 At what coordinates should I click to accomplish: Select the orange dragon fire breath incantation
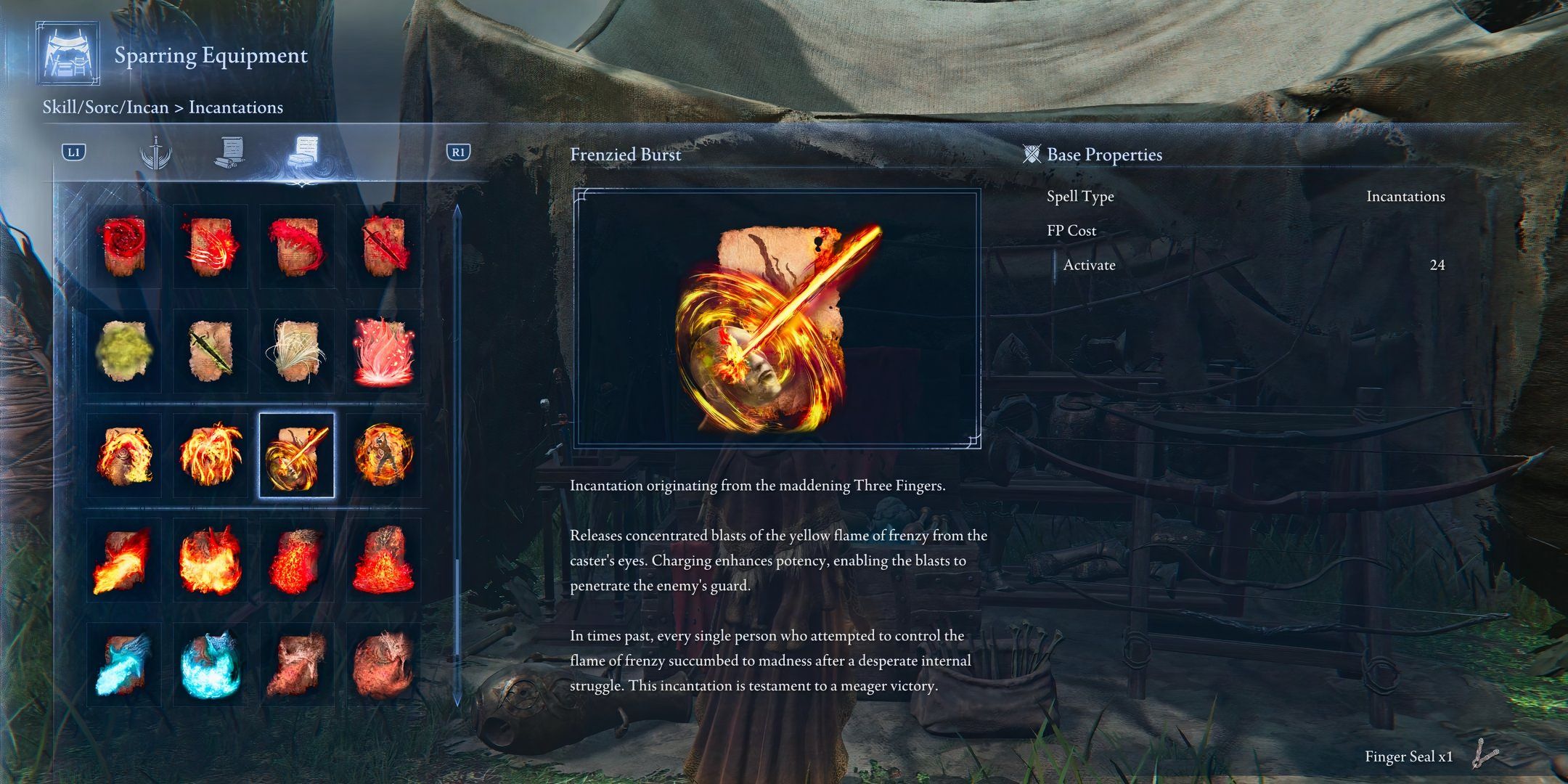124,560
